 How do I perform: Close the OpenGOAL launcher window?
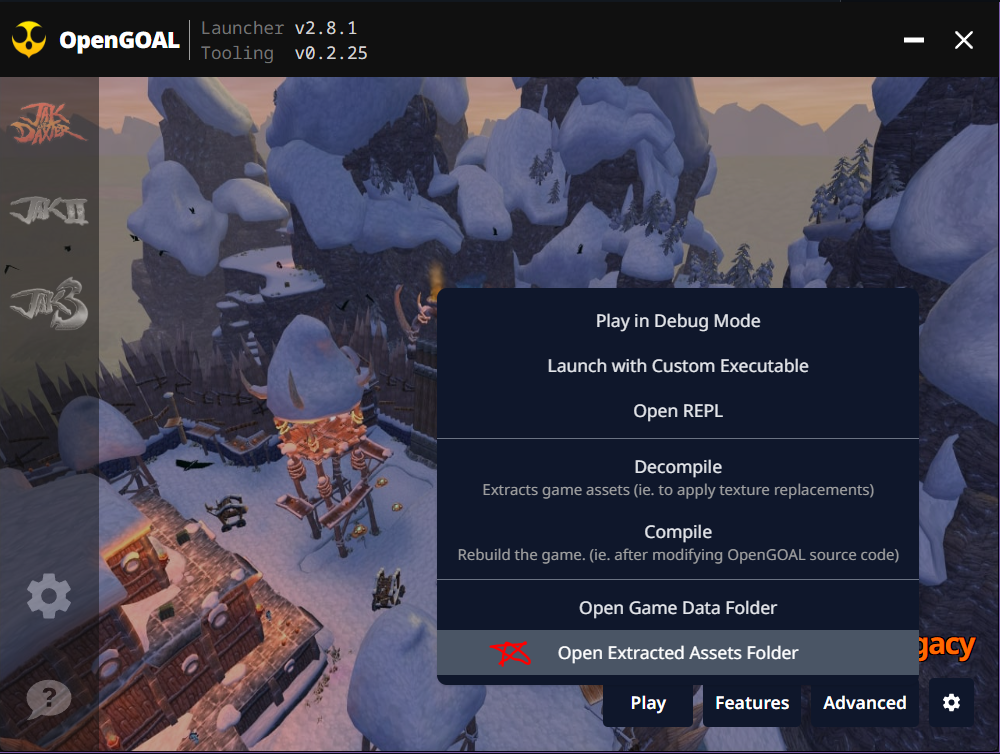[x=964, y=40]
